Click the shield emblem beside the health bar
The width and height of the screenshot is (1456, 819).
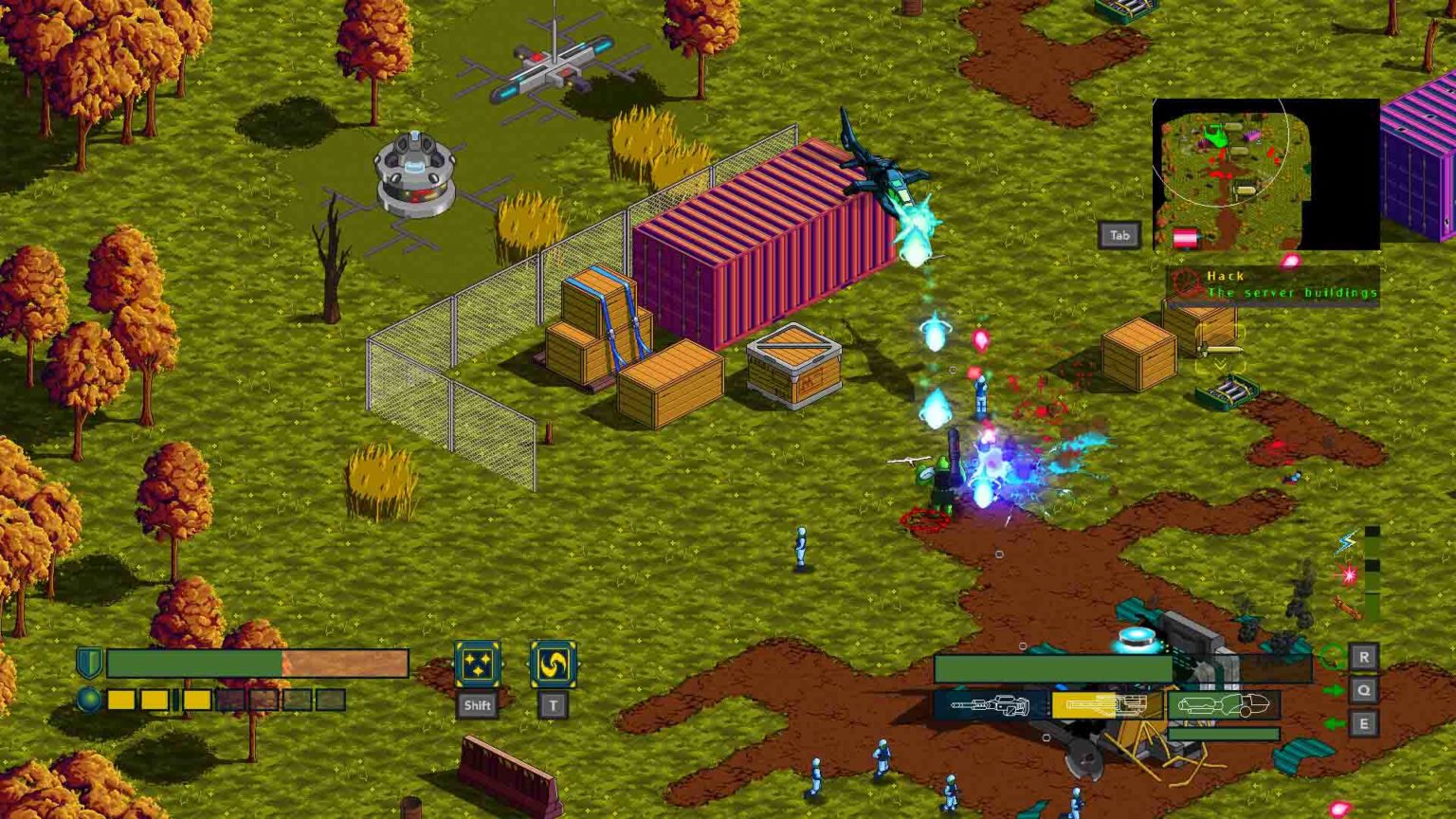click(x=87, y=664)
